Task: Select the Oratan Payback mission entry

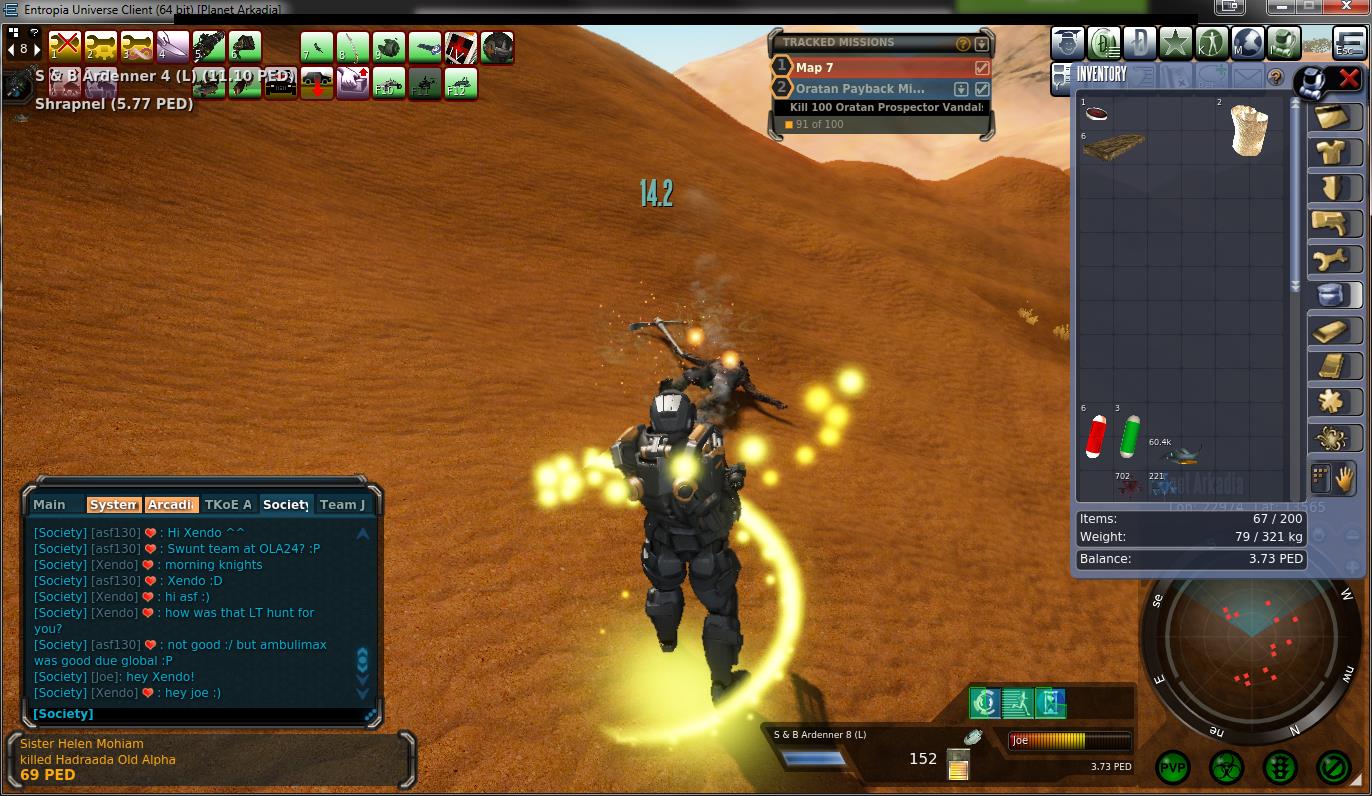Action: [861, 89]
